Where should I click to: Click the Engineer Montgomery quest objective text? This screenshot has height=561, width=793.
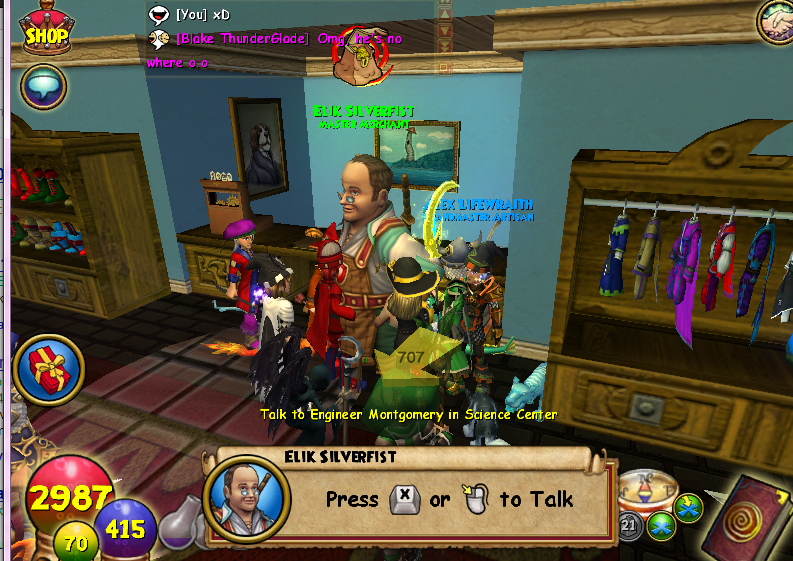(x=408, y=414)
